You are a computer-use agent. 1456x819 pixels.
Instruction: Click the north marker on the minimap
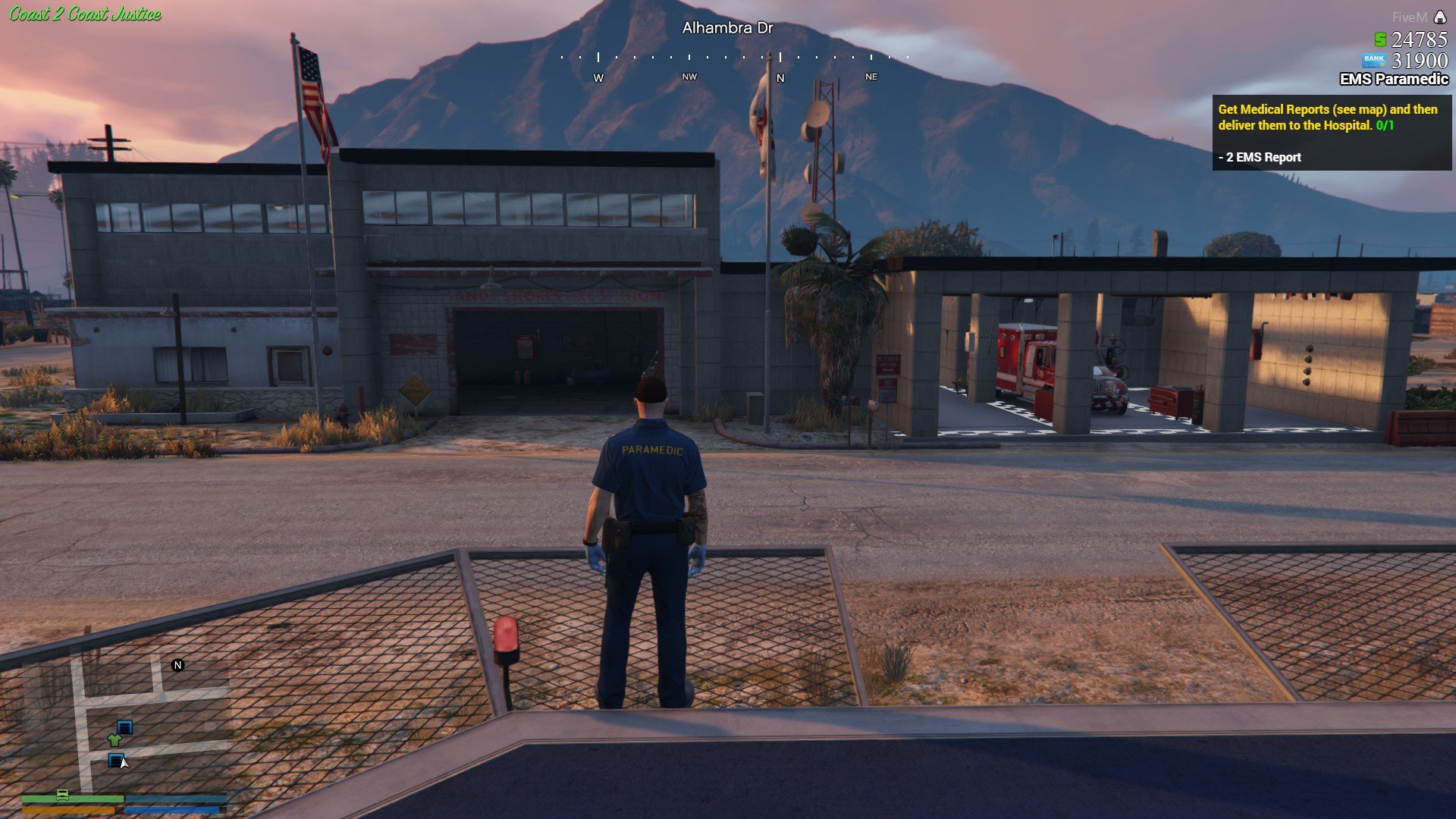coord(178,665)
